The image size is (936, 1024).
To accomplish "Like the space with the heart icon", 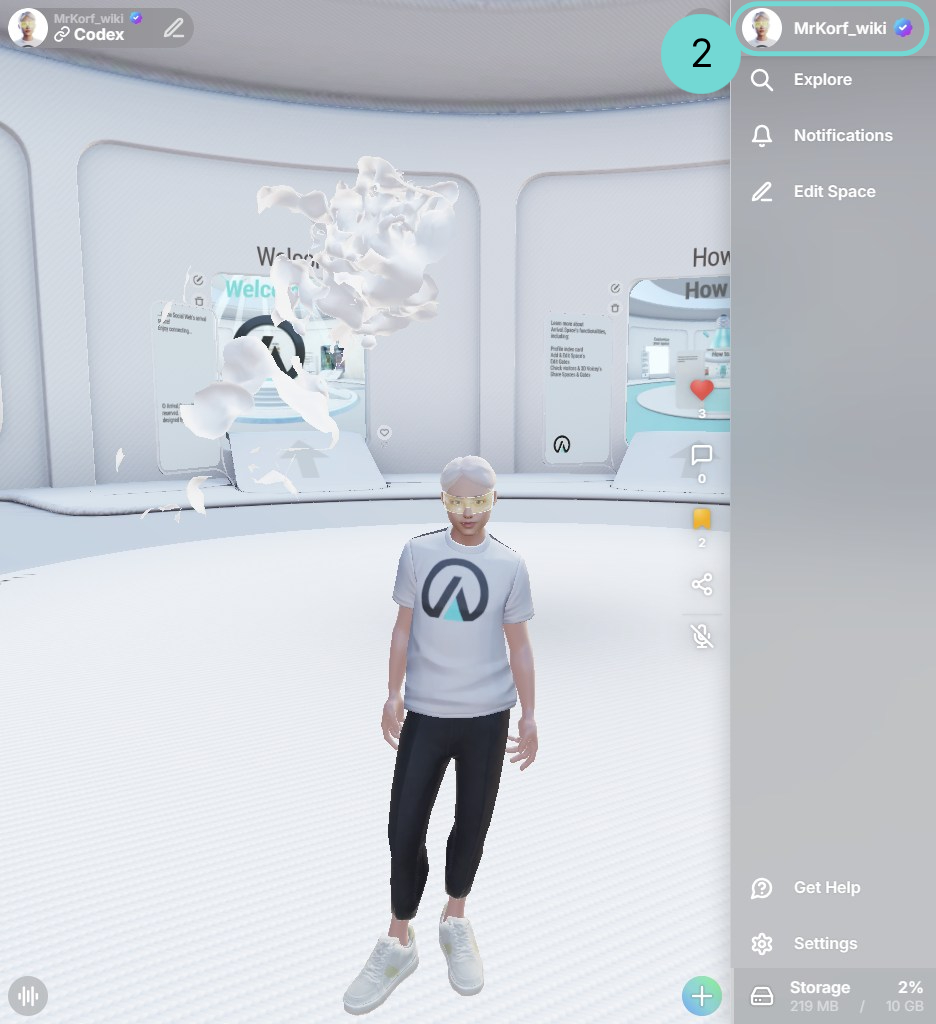I will pos(702,390).
